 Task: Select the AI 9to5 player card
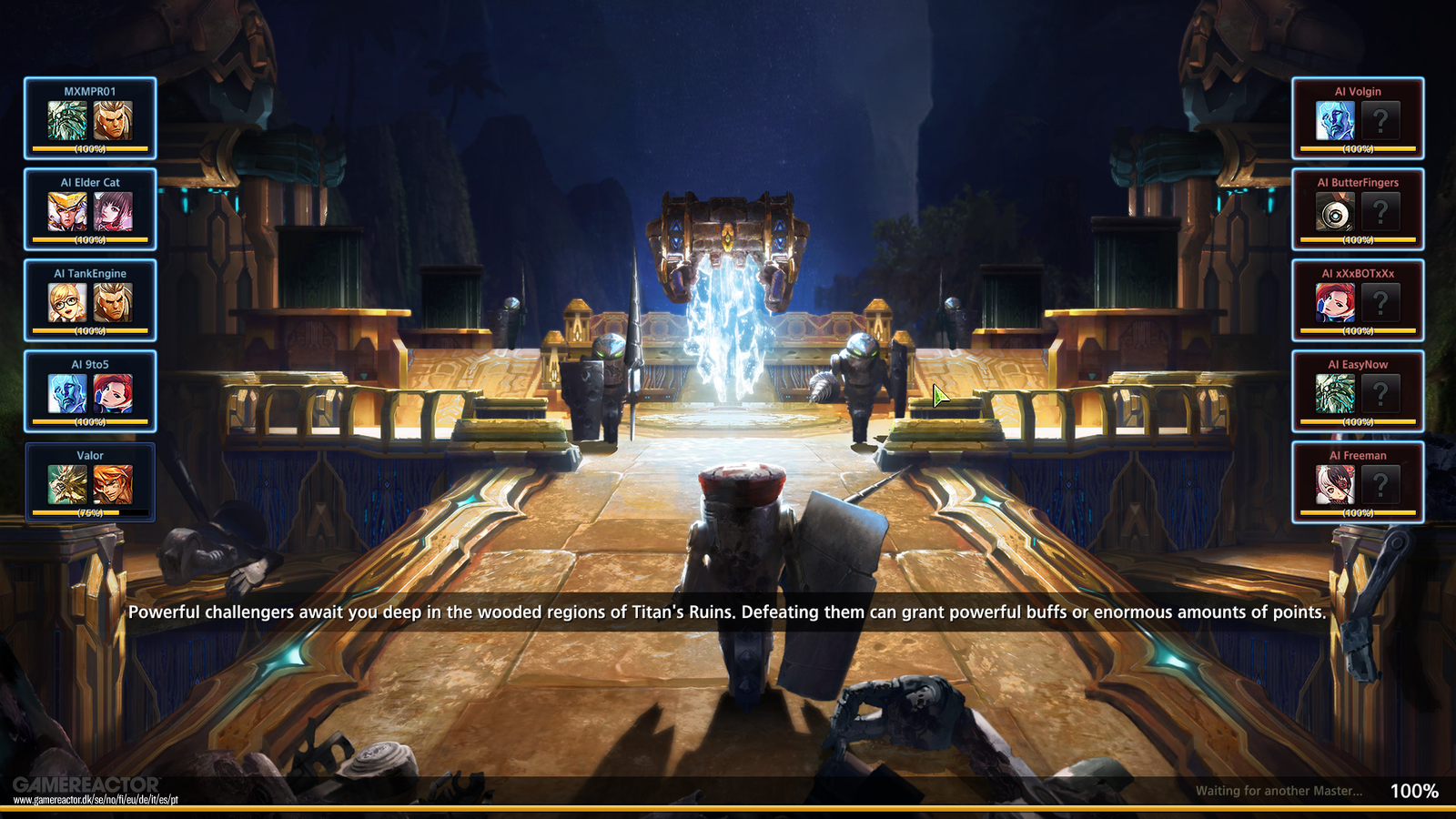(x=90, y=391)
